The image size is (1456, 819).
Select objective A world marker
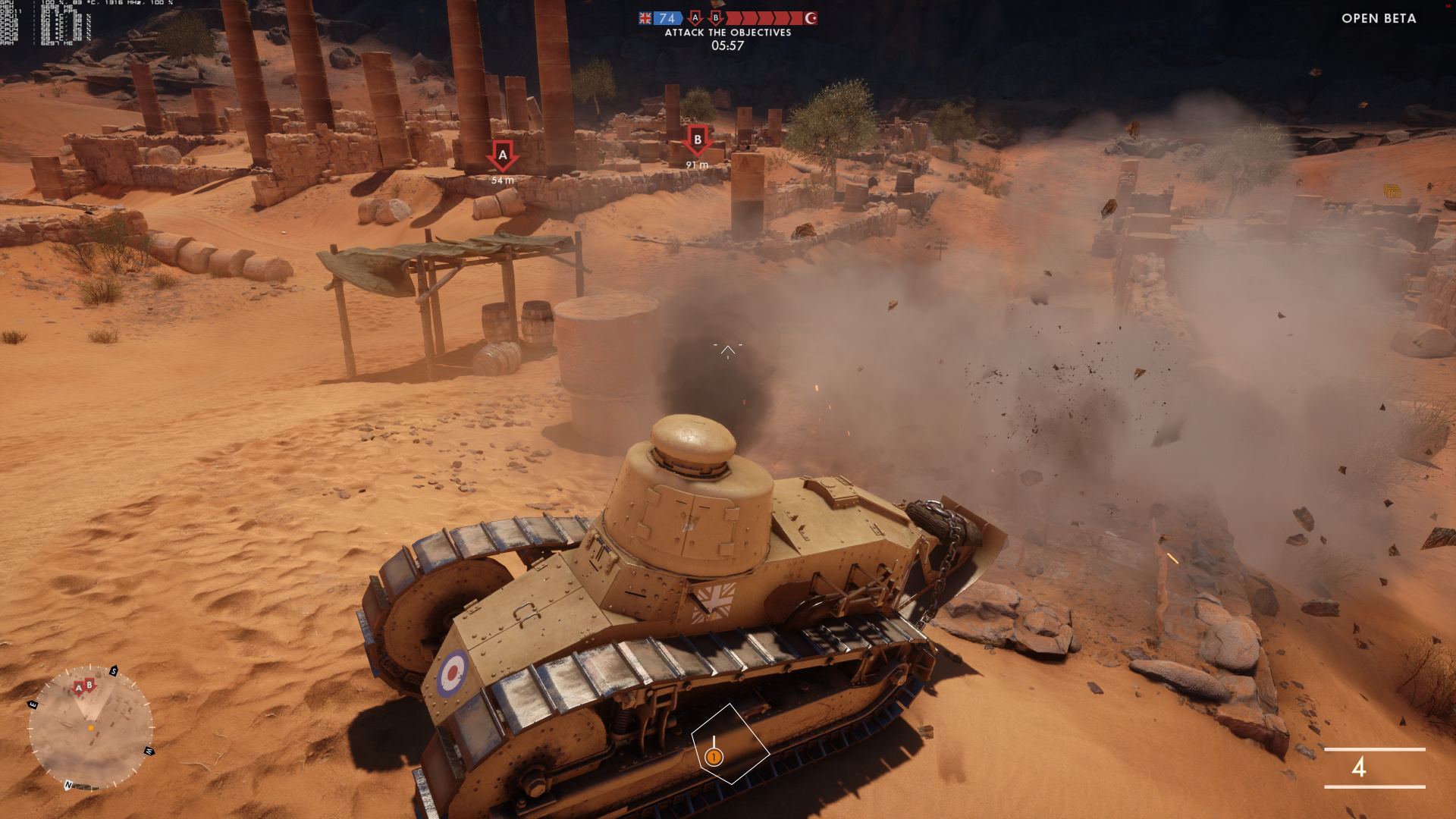pyautogui.click(x=502, y=155)
